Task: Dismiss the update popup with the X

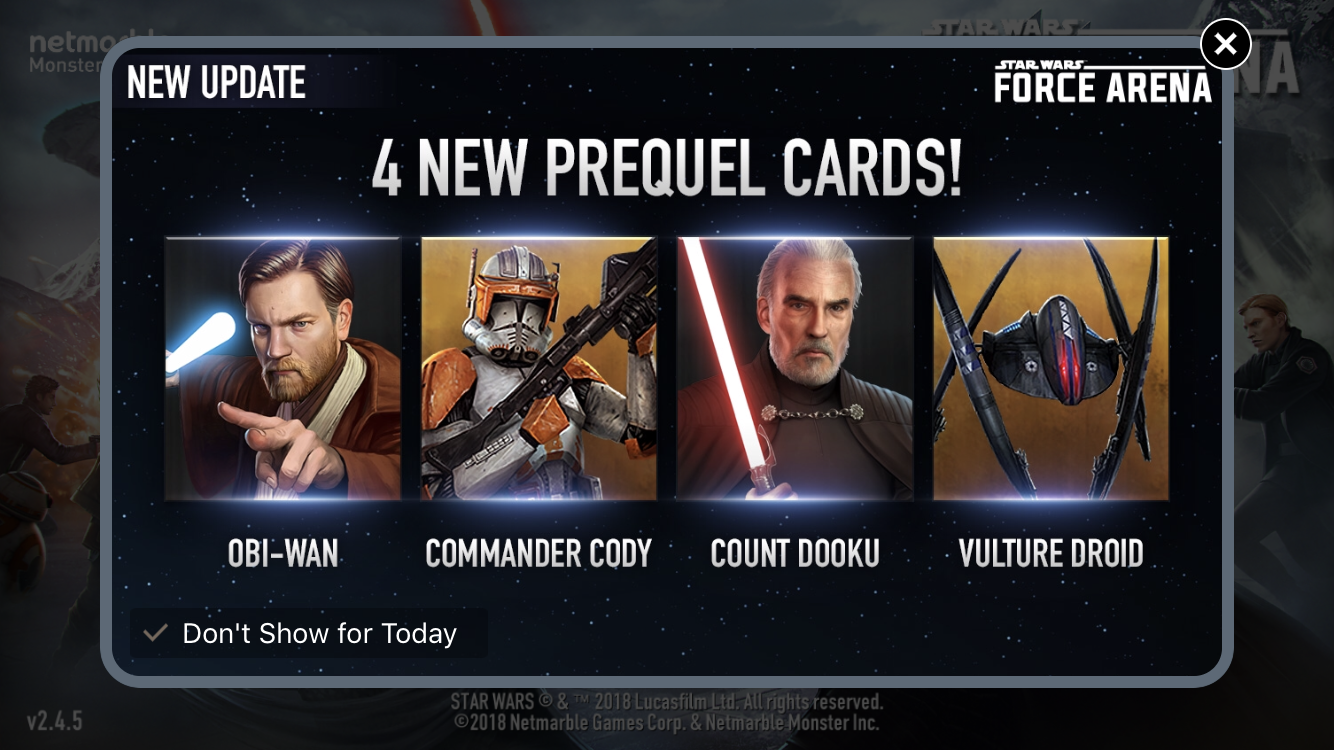Action: point(1225,44)
